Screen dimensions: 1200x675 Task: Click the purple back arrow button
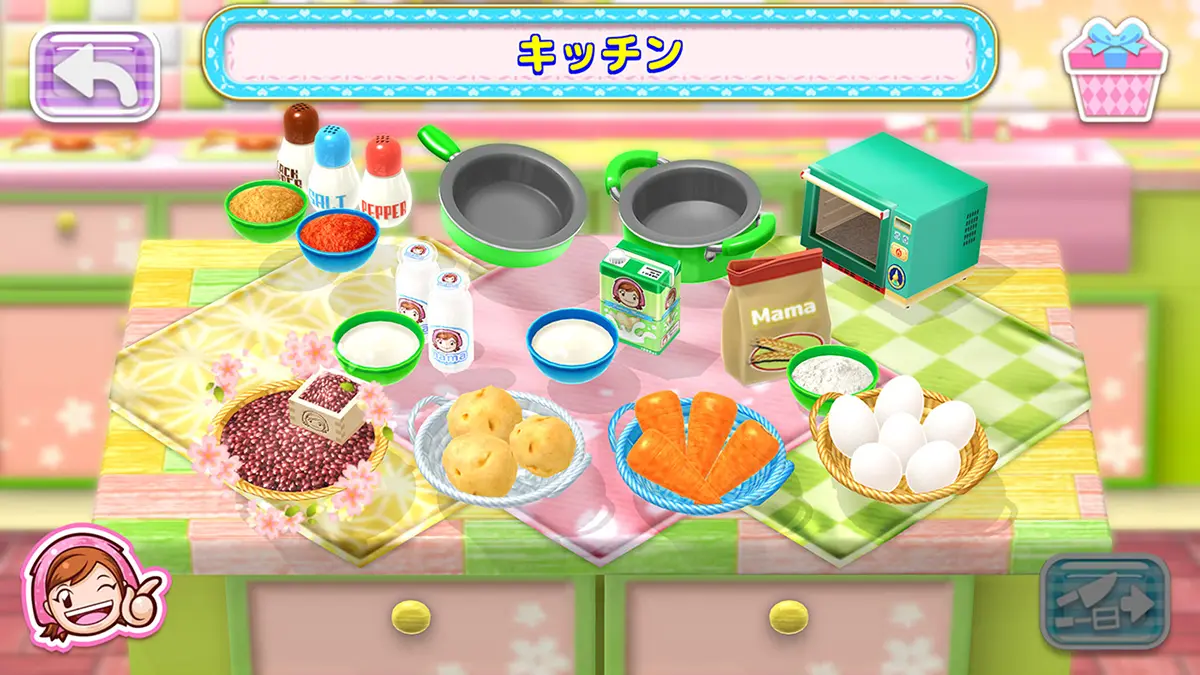click(x=96, y=74)
